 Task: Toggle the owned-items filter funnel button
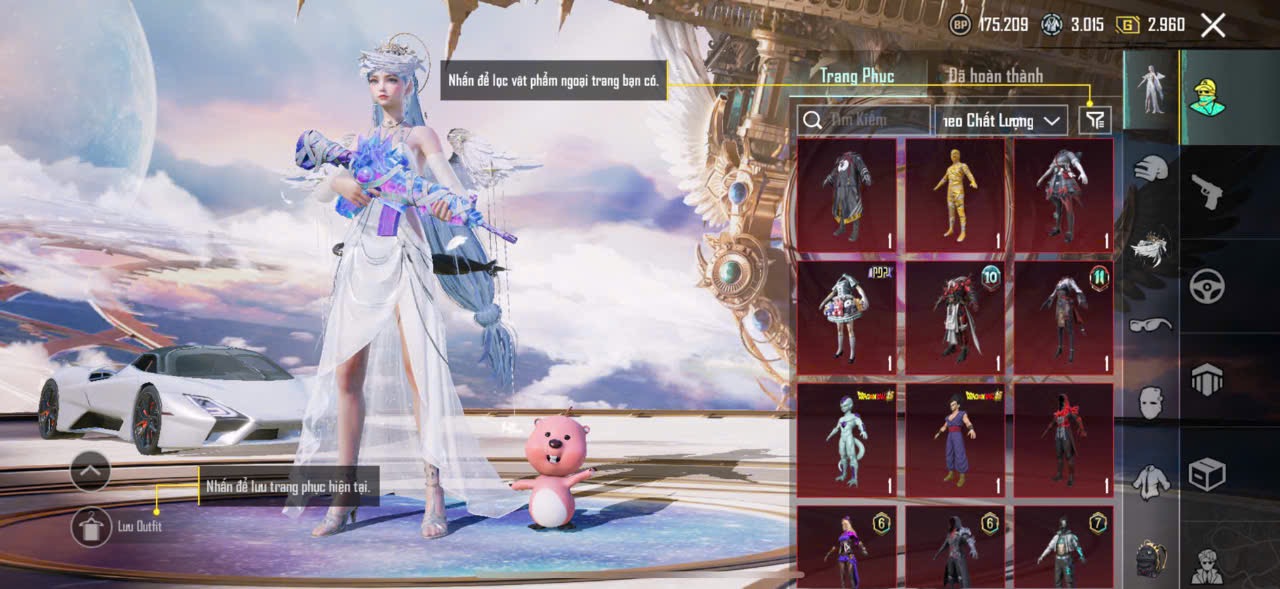point(1096,121)
